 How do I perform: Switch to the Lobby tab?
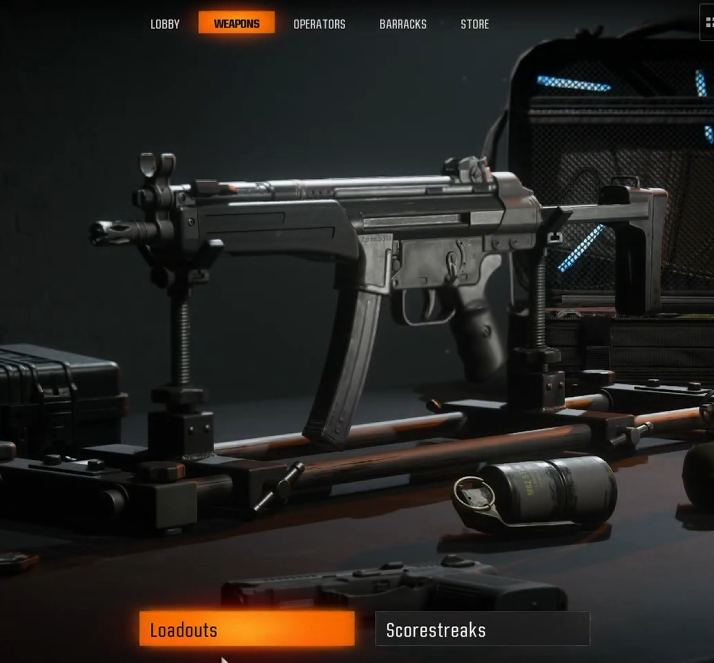[x=165, y=24]
